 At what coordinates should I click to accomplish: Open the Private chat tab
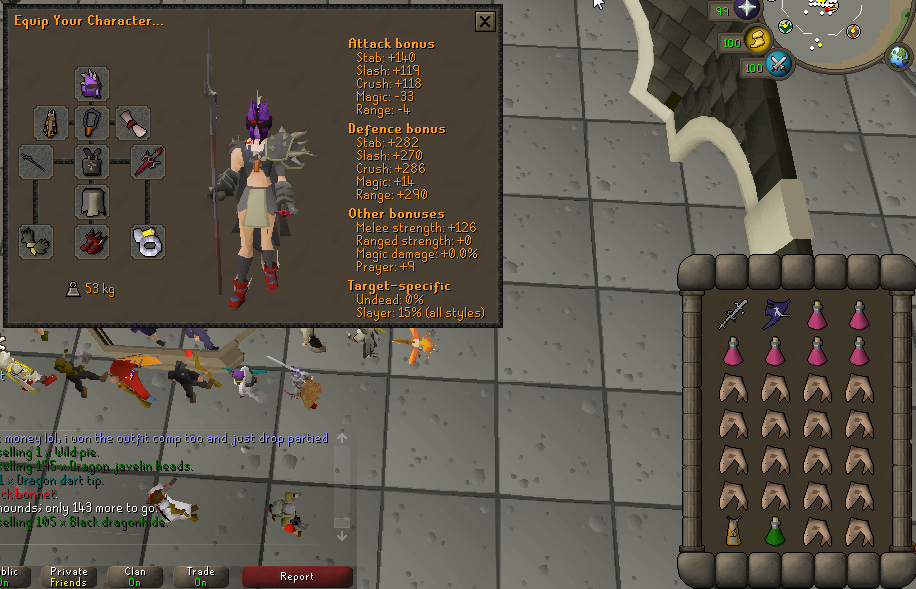(68, 576)
